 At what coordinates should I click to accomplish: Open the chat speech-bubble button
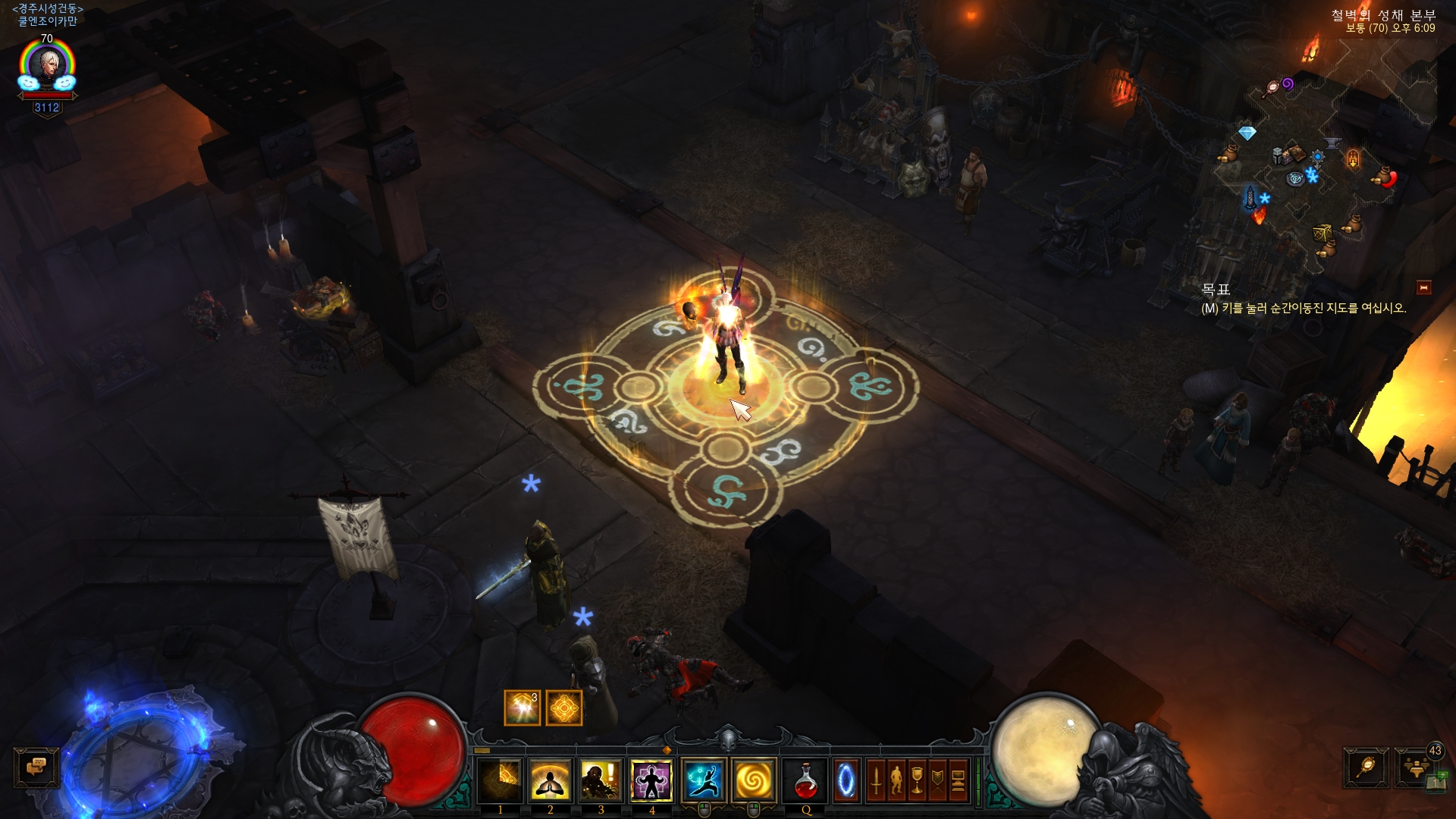coord(36,767)
